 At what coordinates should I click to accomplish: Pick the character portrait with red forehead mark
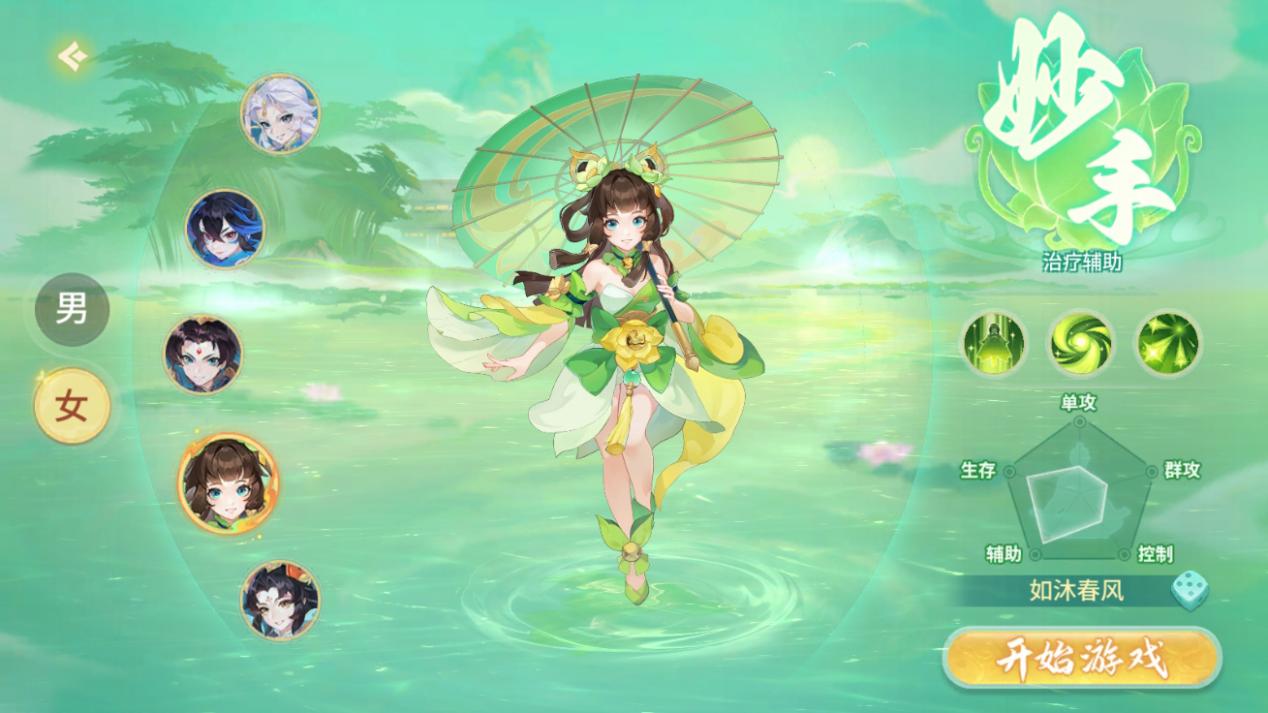pos(203,355)
